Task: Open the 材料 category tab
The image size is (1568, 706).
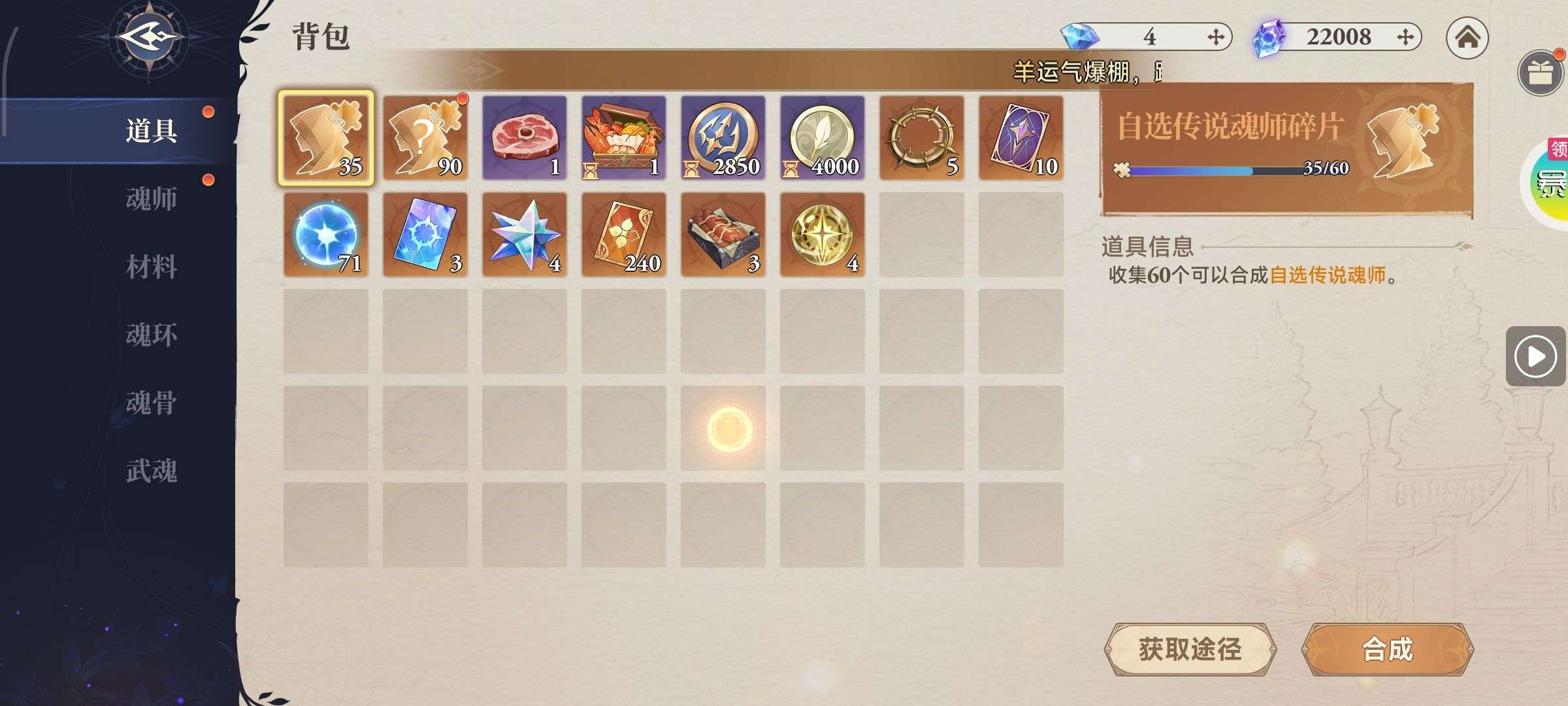Action: coord(151,267)
